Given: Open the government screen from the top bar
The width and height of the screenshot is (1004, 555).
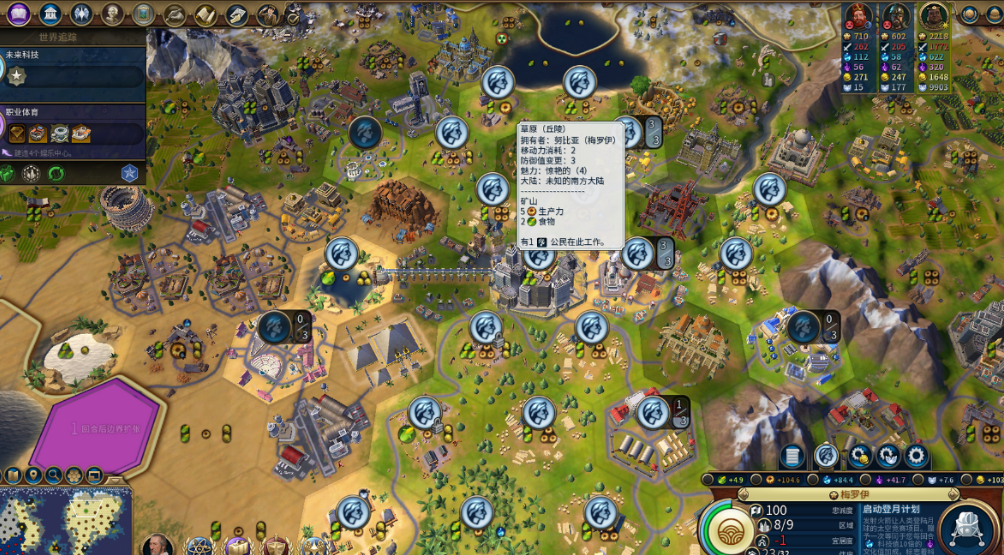Looking at the screenshot, I should coord(81,14).
